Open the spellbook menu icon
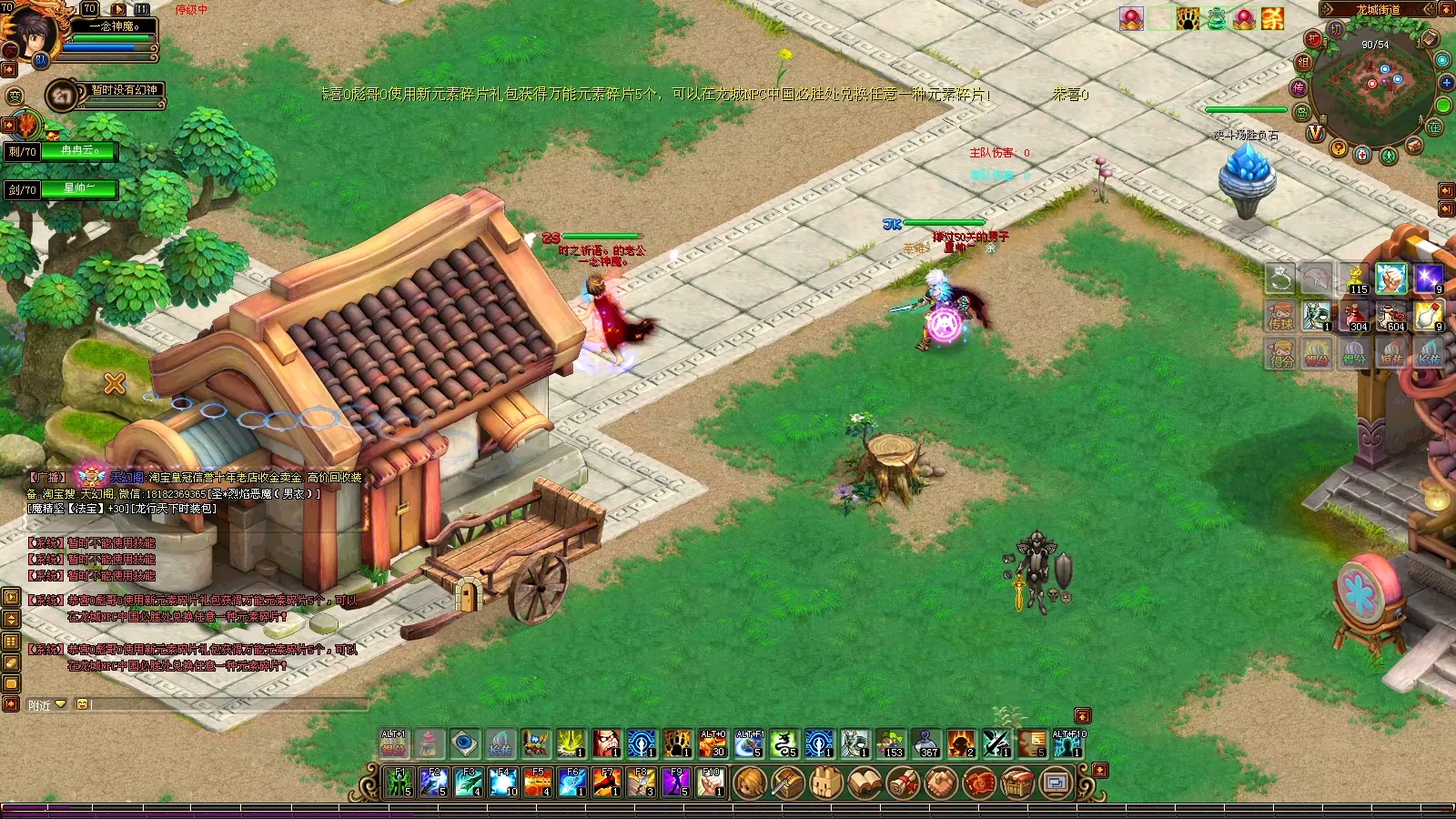This screenshot has width=1456, height=819. coord(864,783)
